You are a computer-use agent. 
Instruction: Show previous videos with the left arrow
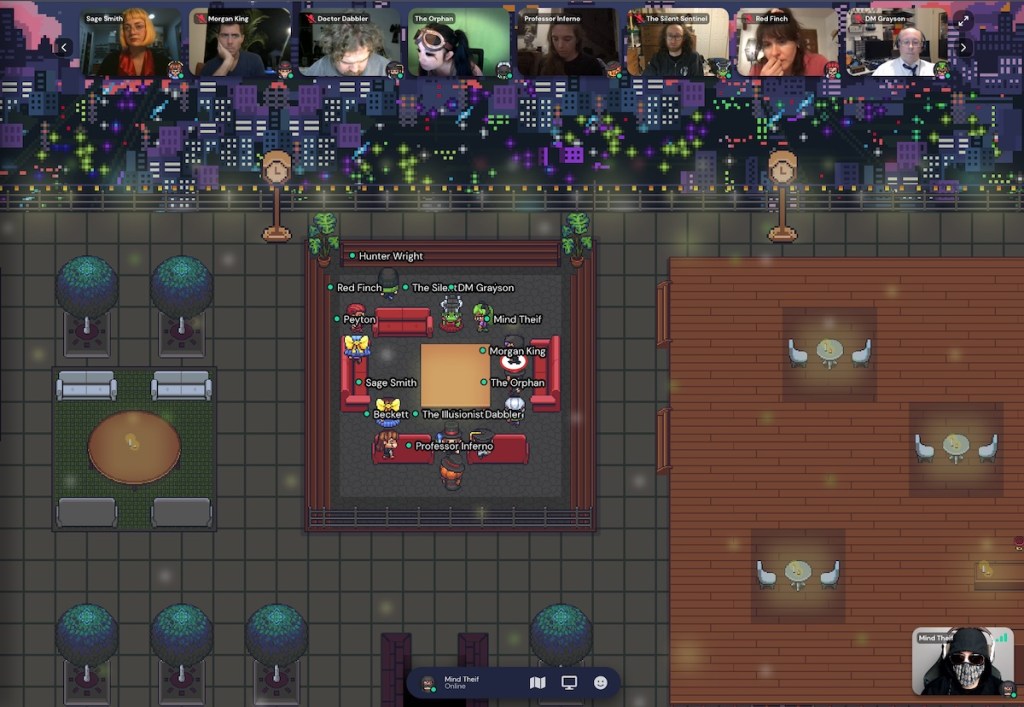click(x=64, y=47)
